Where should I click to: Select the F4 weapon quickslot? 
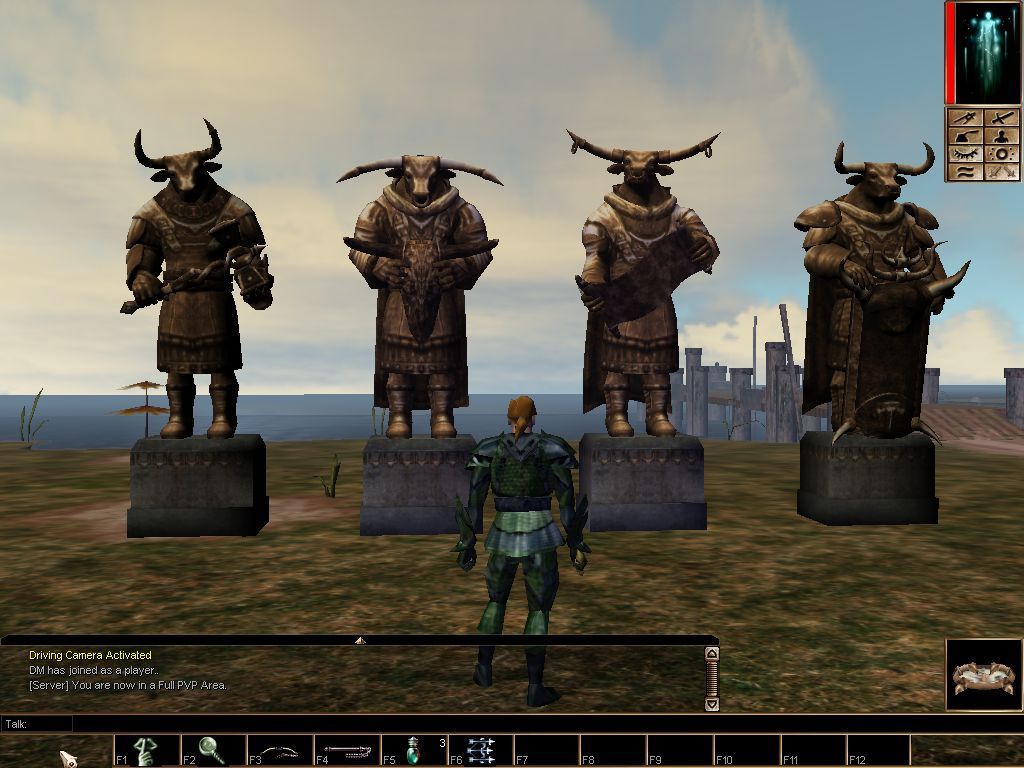[x=347, y=750]
